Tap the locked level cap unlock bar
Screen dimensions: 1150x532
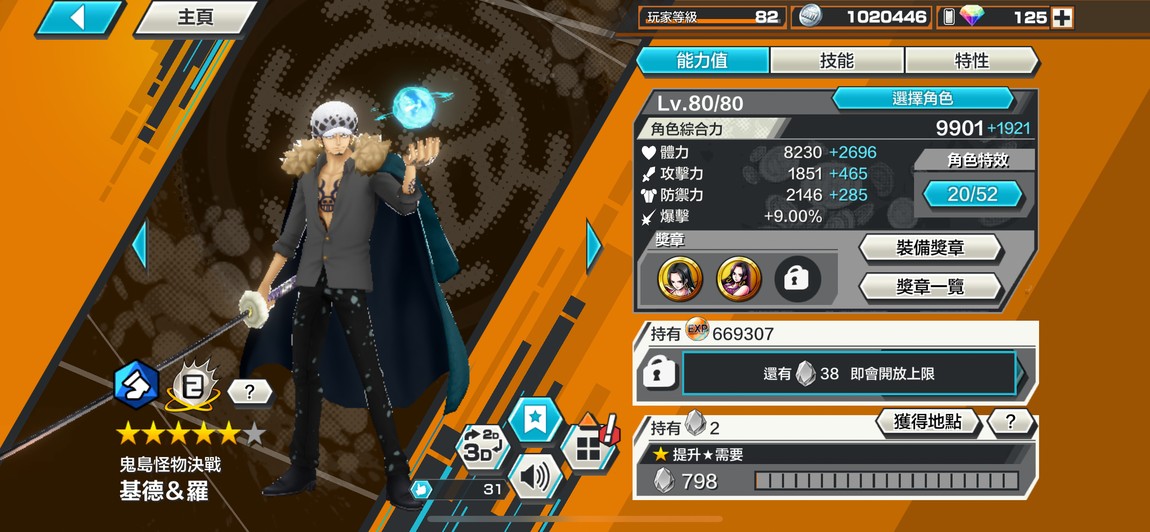tap(848, 373)
